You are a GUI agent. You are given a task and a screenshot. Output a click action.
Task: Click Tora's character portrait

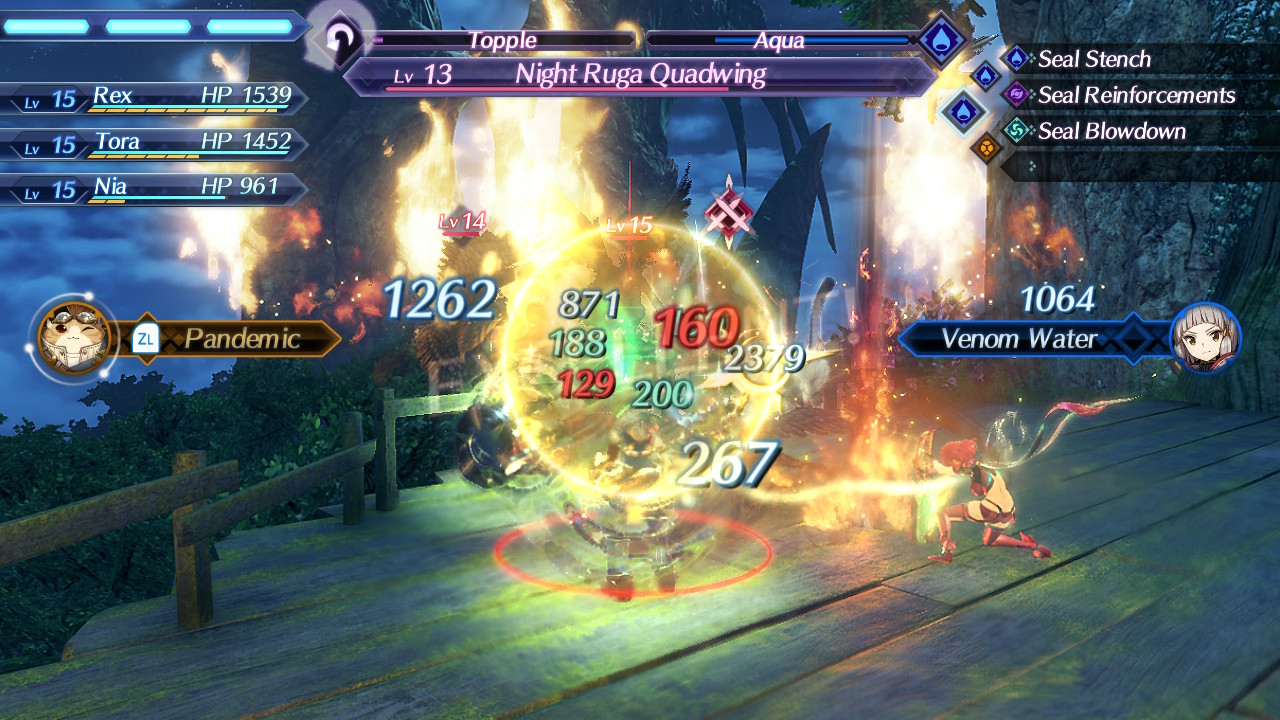point(73,338)
